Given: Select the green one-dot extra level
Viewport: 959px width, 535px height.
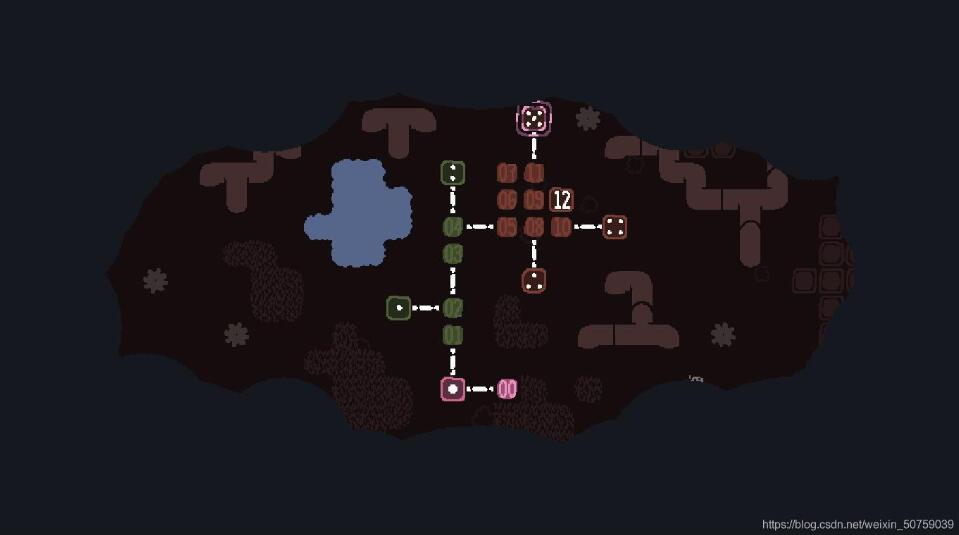Looking at the screenshot, I should point(399,307).
